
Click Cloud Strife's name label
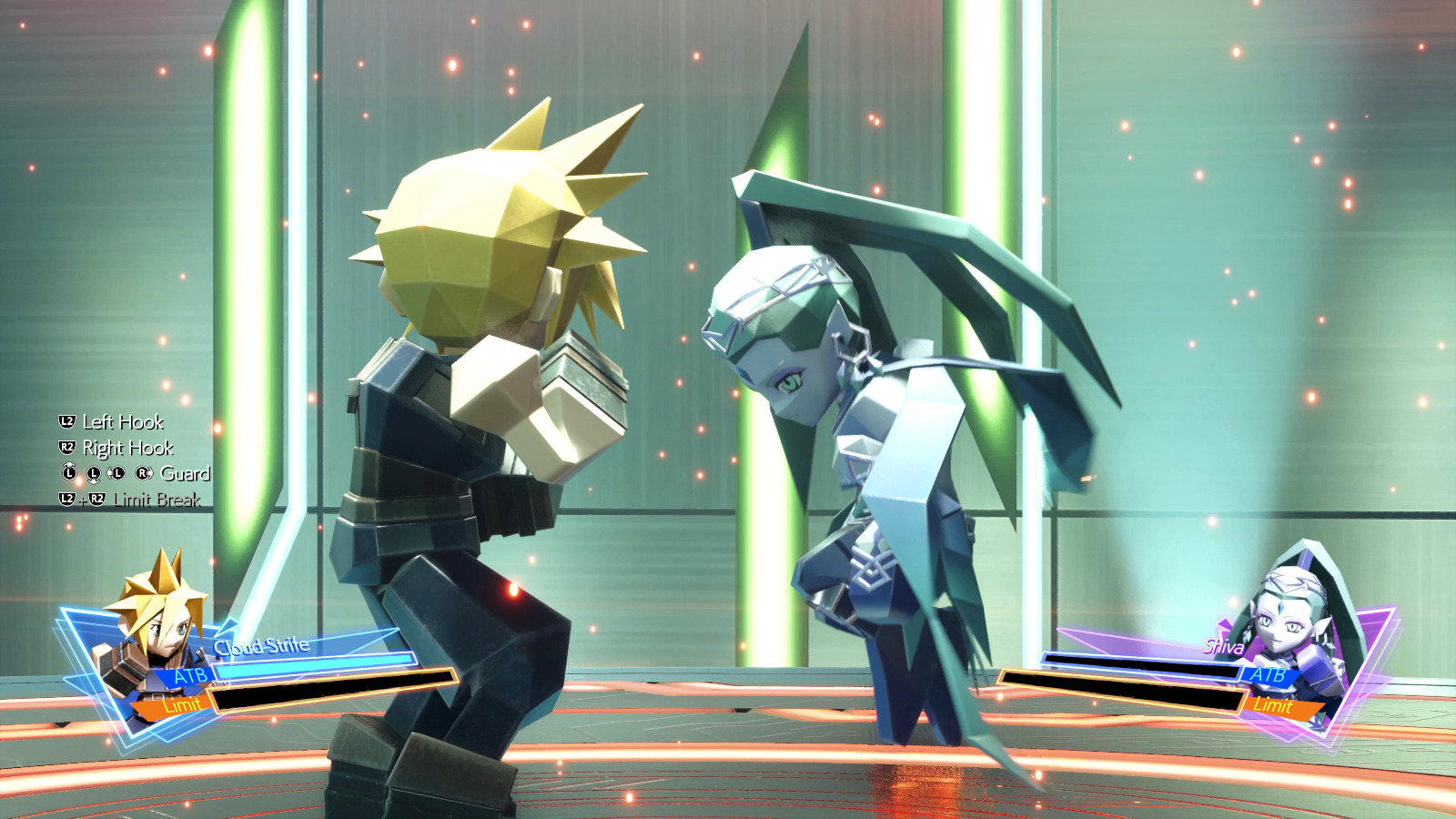(x=261, y=645)
